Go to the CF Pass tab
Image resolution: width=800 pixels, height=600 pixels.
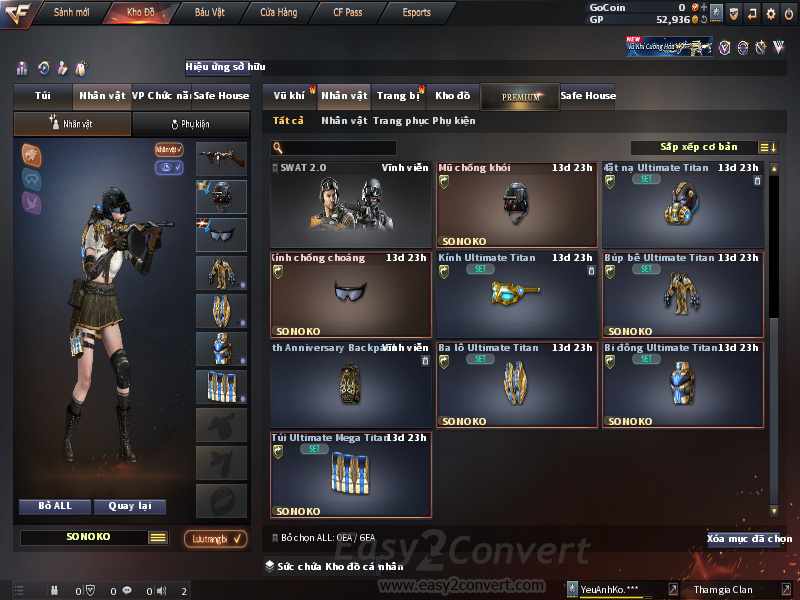(x=350, y=13)
